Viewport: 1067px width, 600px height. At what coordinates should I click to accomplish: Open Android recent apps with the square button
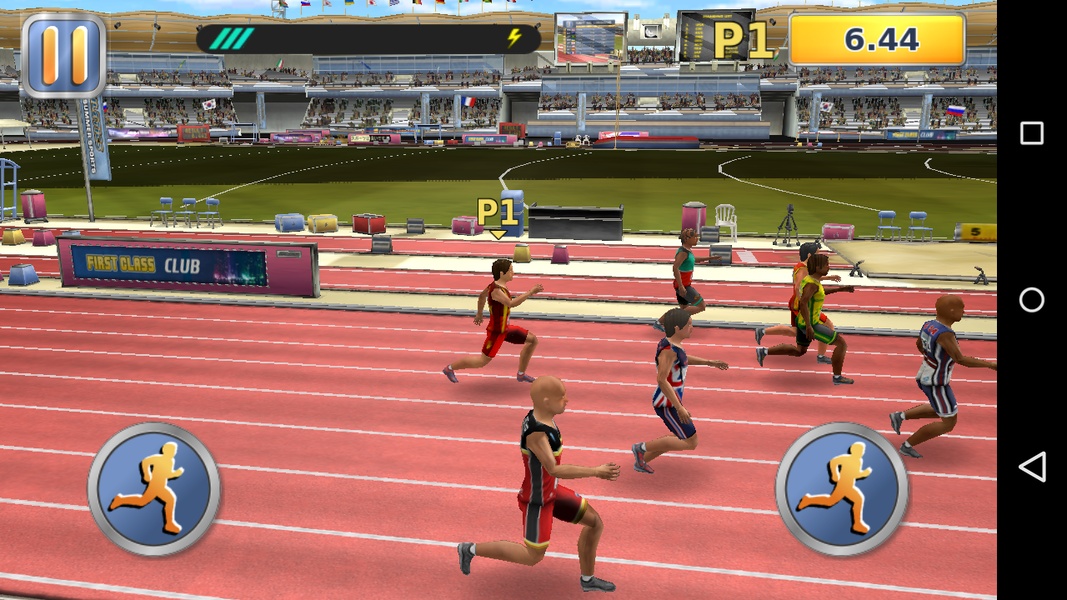coord(1031,133)
